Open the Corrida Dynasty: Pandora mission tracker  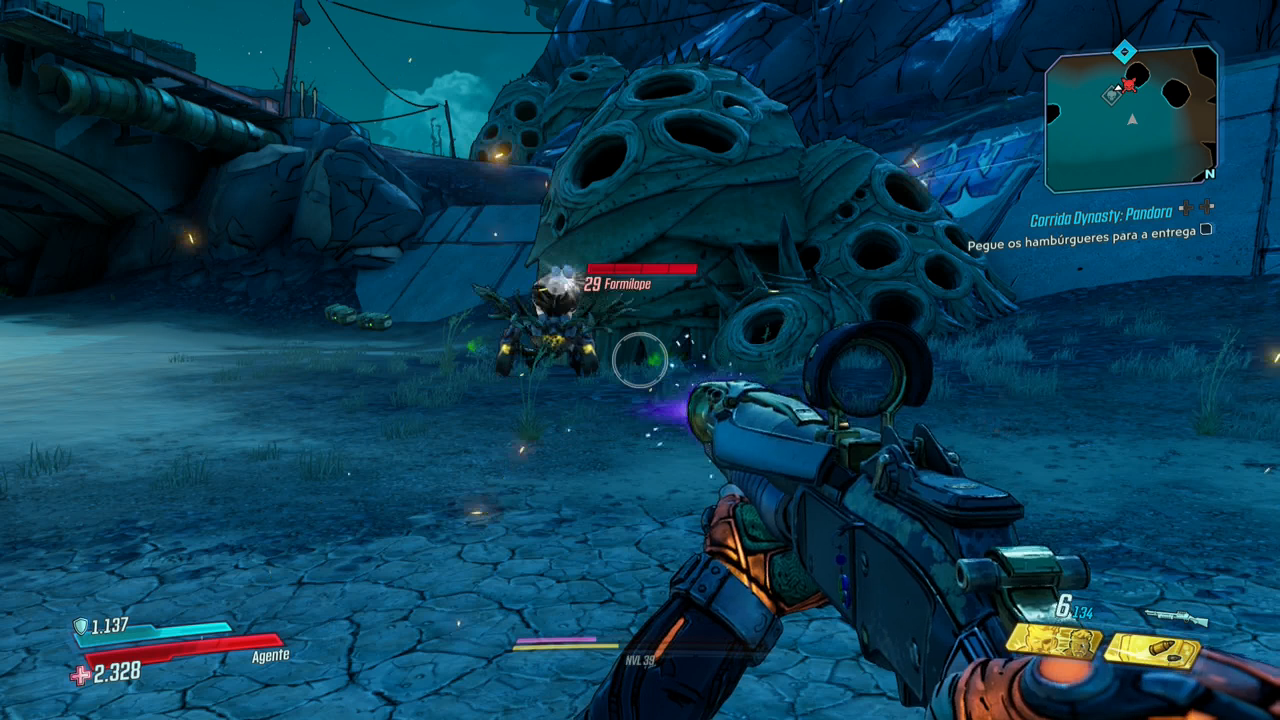click(1100, 214)
